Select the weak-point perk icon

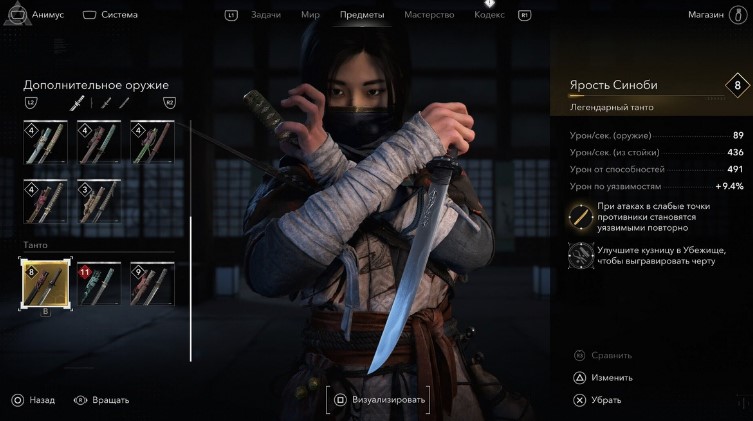pos(580,214)
